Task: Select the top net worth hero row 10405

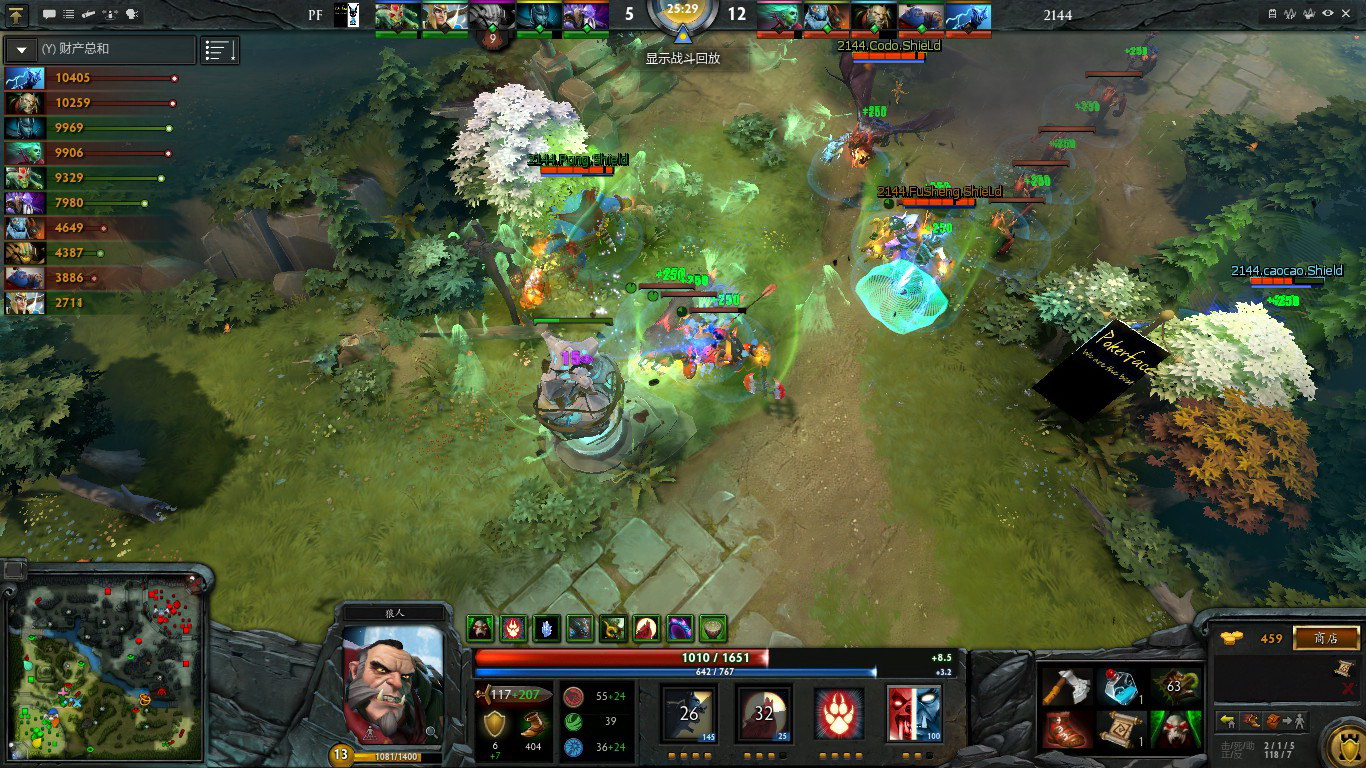Action: tap(90, 78)
